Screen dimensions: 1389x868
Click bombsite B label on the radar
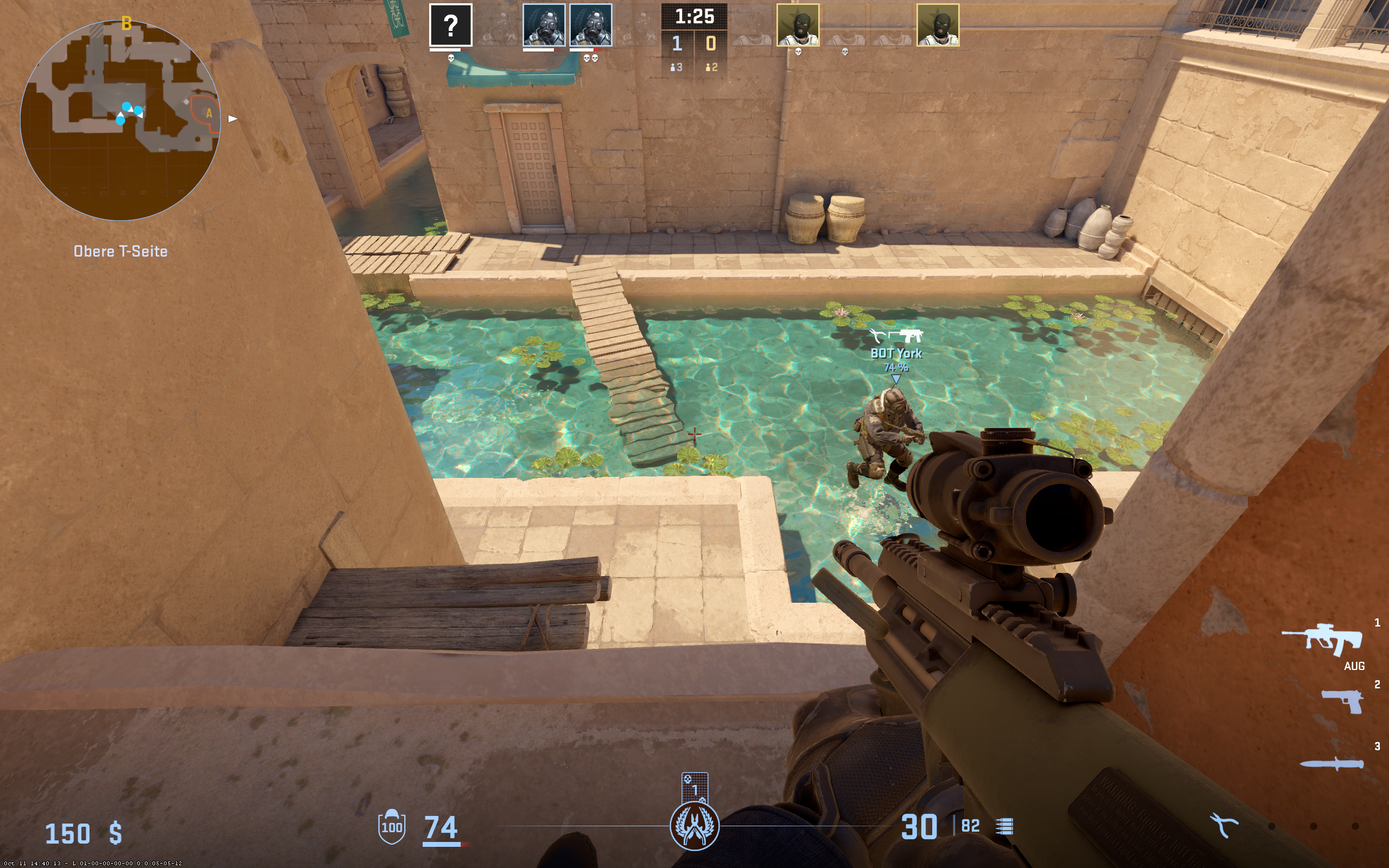tap(126, 23)
